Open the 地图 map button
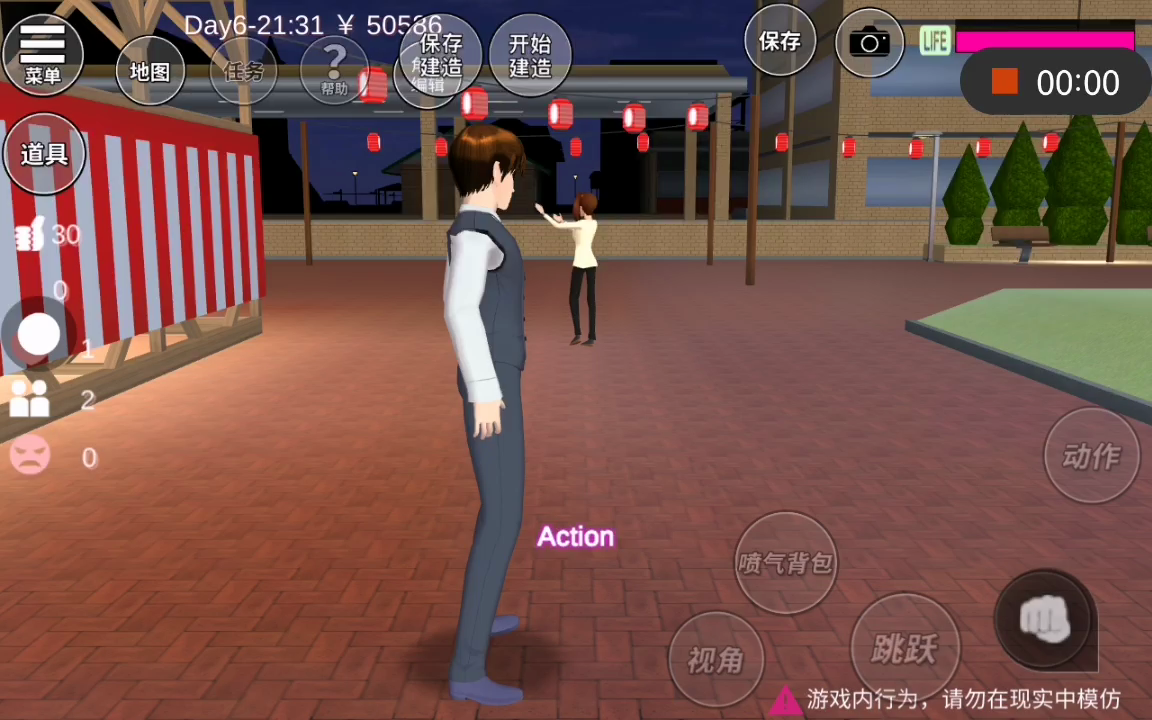 point(150,71)
